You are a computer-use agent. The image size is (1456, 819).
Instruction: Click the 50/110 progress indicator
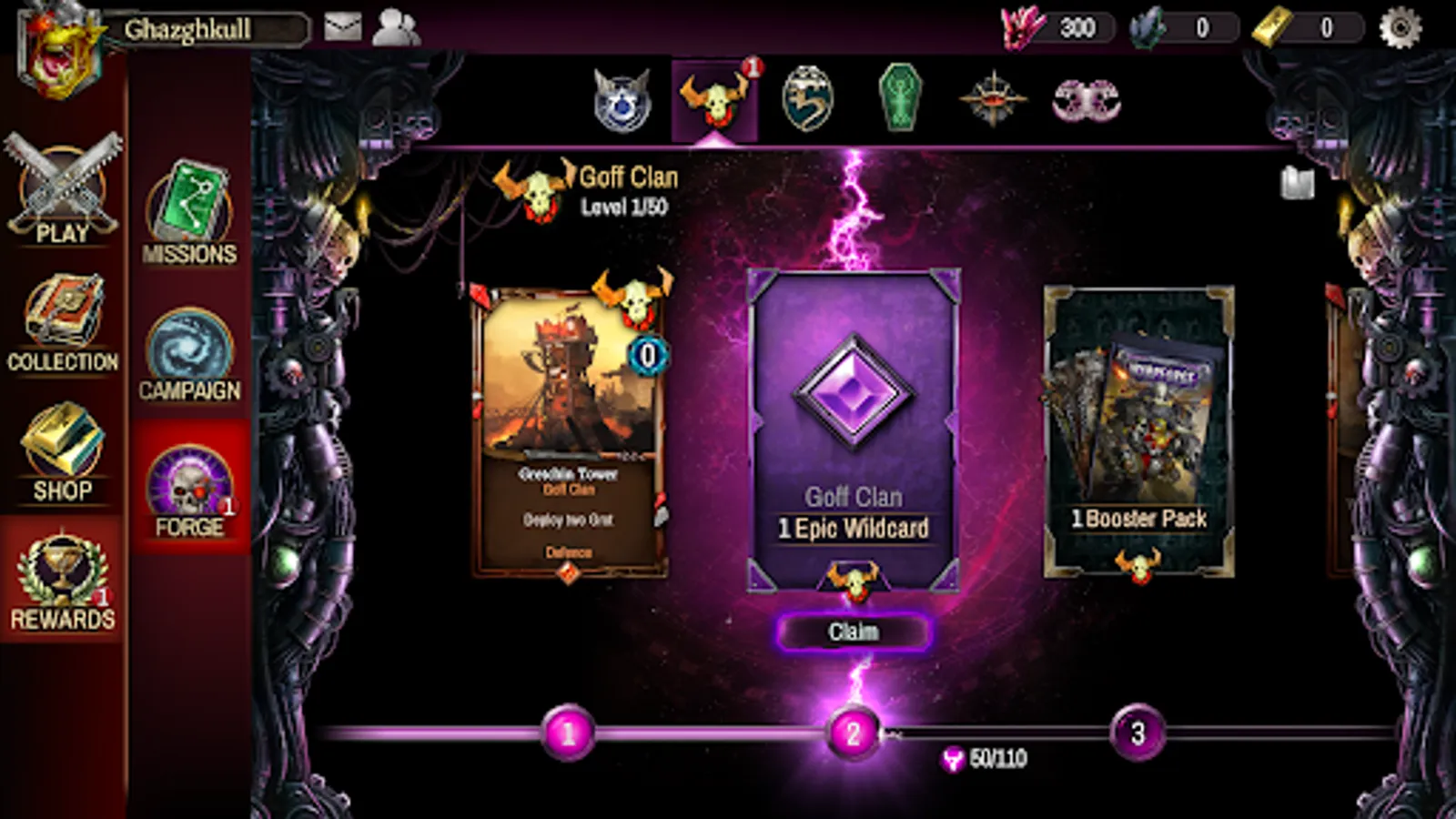click(x=987, y=755)
